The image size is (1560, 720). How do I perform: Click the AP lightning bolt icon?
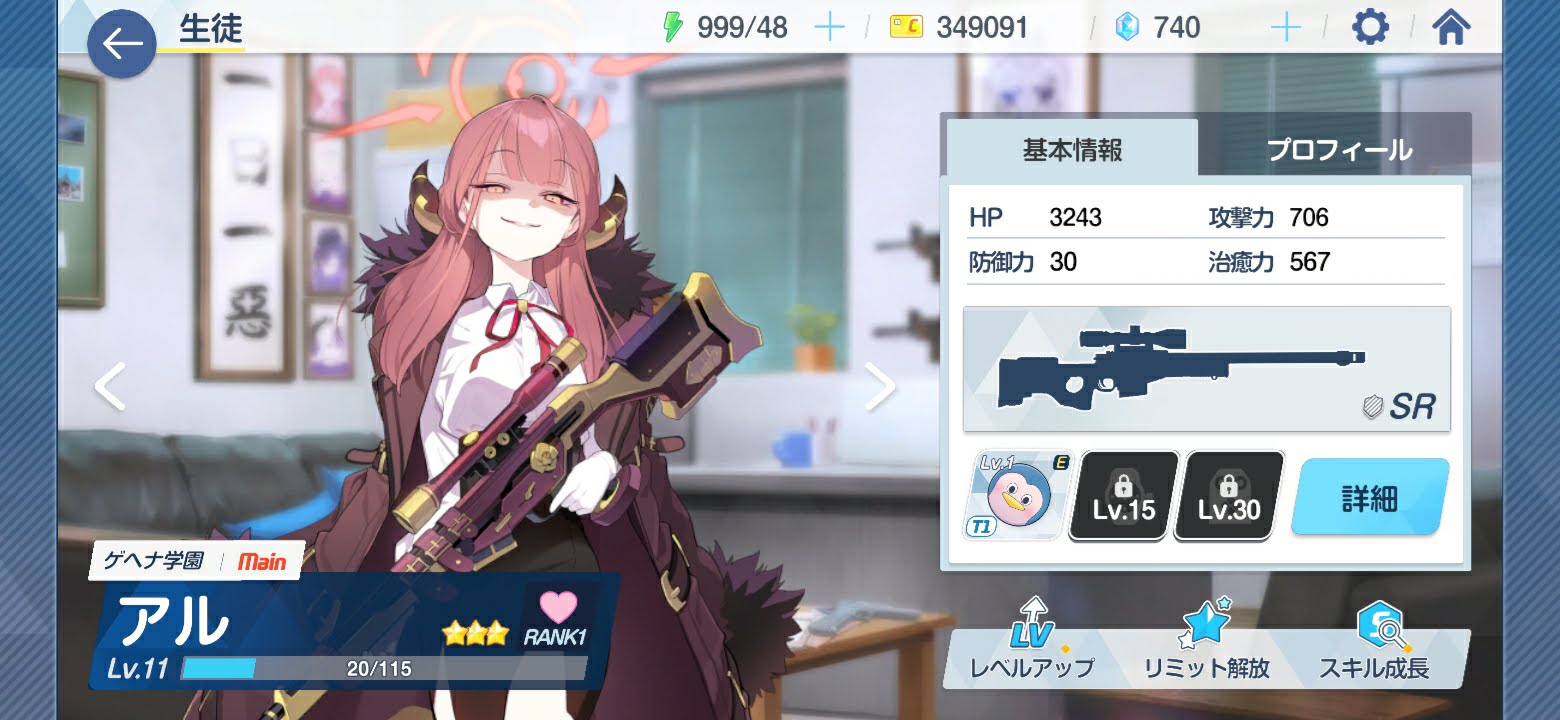pyautogui.click(x=672, y=26)
